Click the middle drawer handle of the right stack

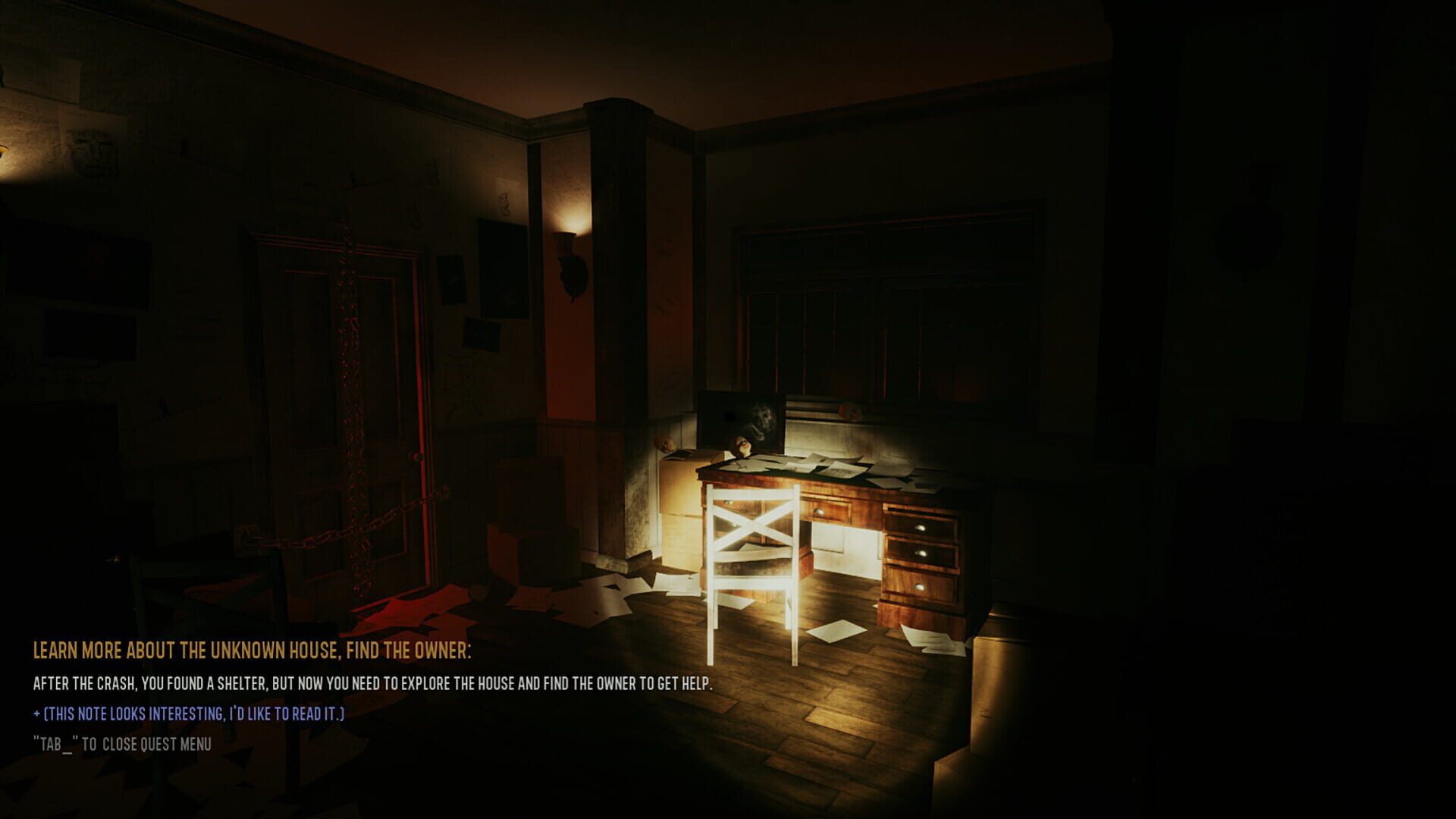pos(924,554)
